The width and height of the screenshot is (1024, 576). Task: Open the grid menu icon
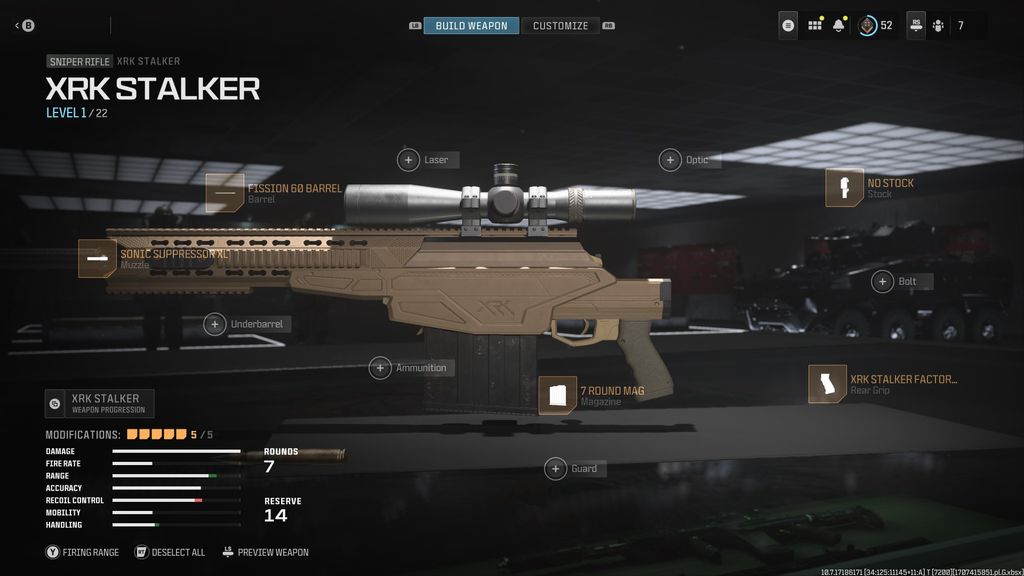click(x=814, y=25)
